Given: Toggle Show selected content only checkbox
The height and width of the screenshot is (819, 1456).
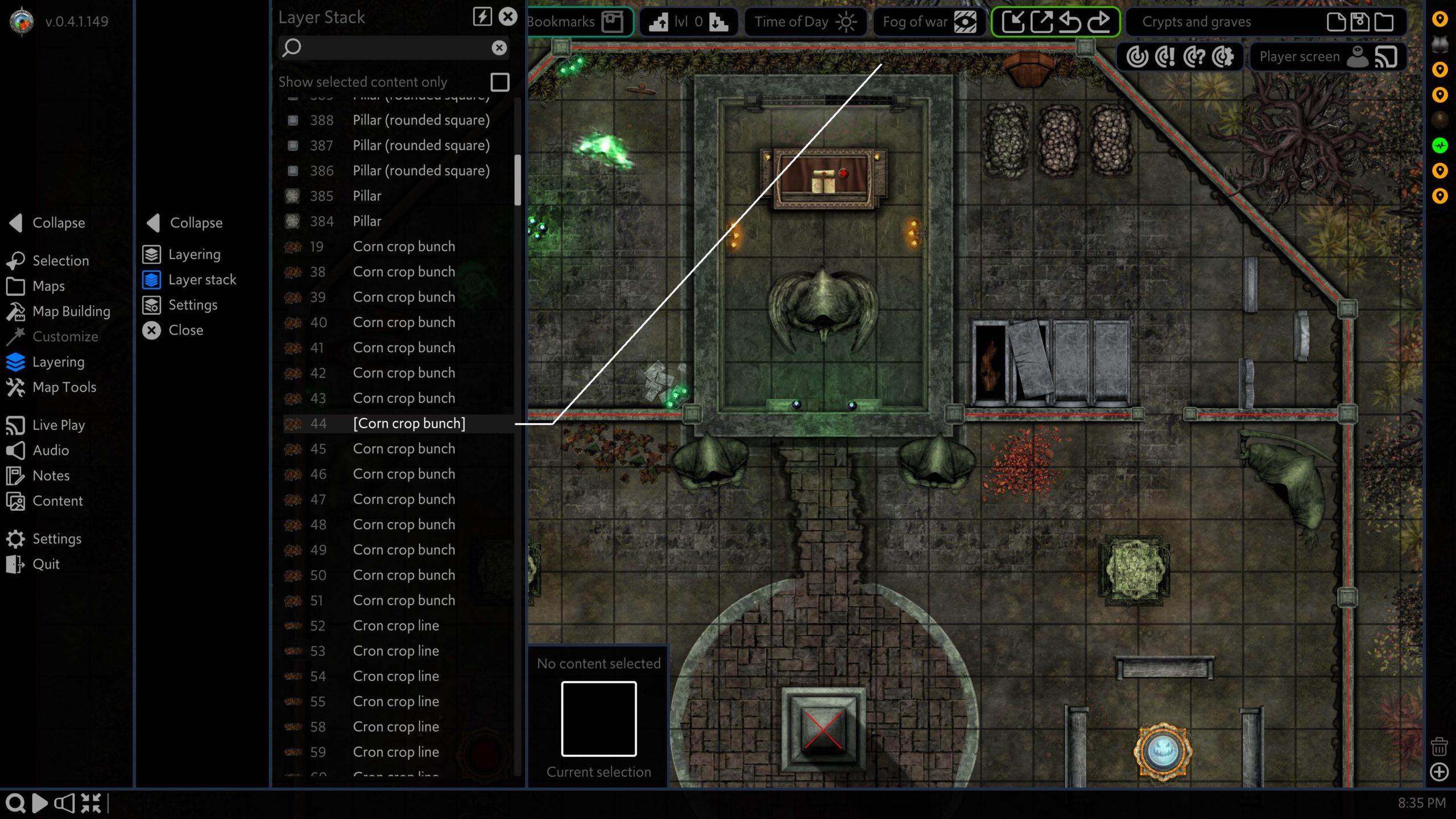Looking at the screenshot, I should [499, 82].
